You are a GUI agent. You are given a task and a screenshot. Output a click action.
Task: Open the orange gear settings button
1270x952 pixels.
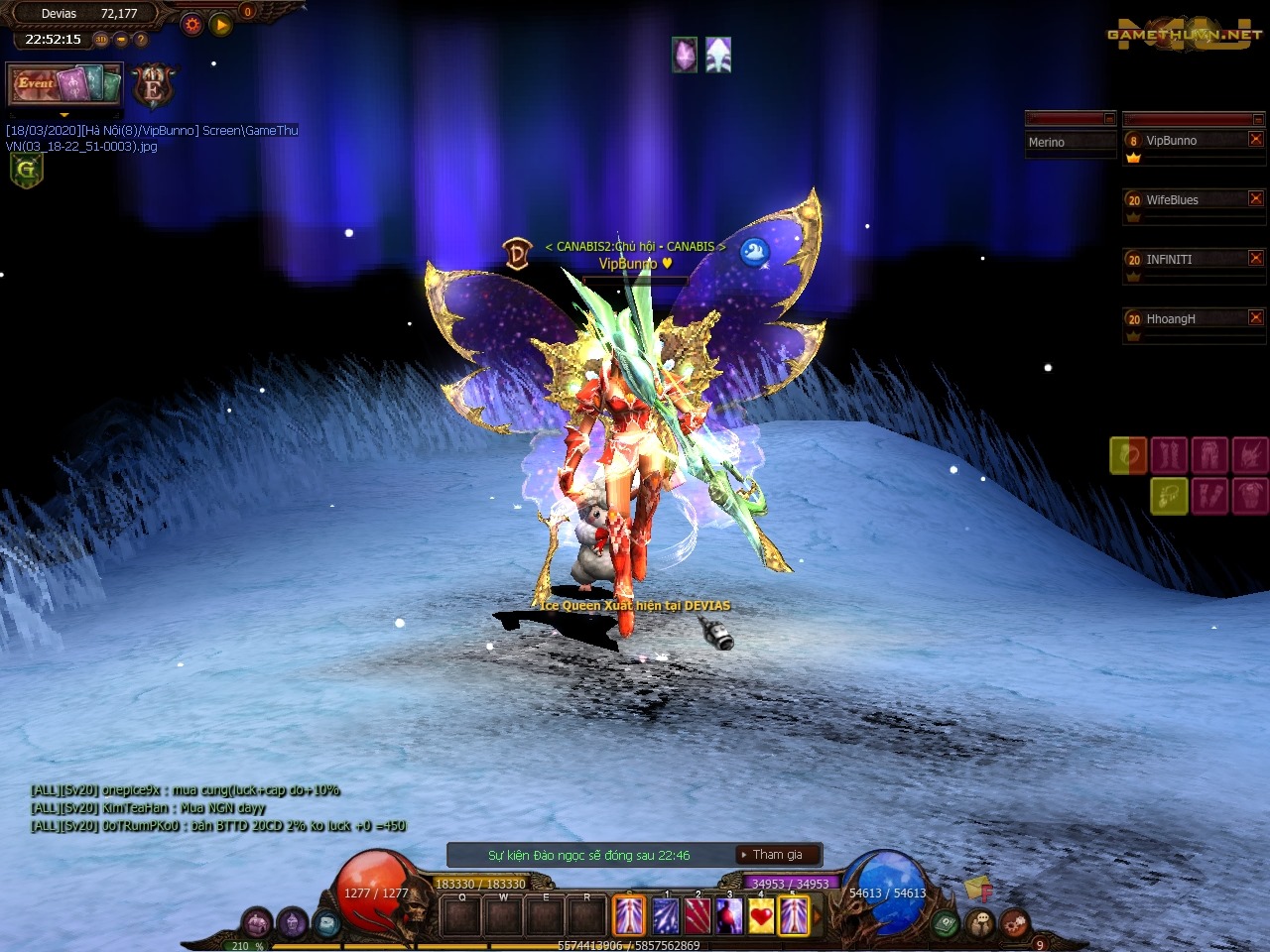192,24
